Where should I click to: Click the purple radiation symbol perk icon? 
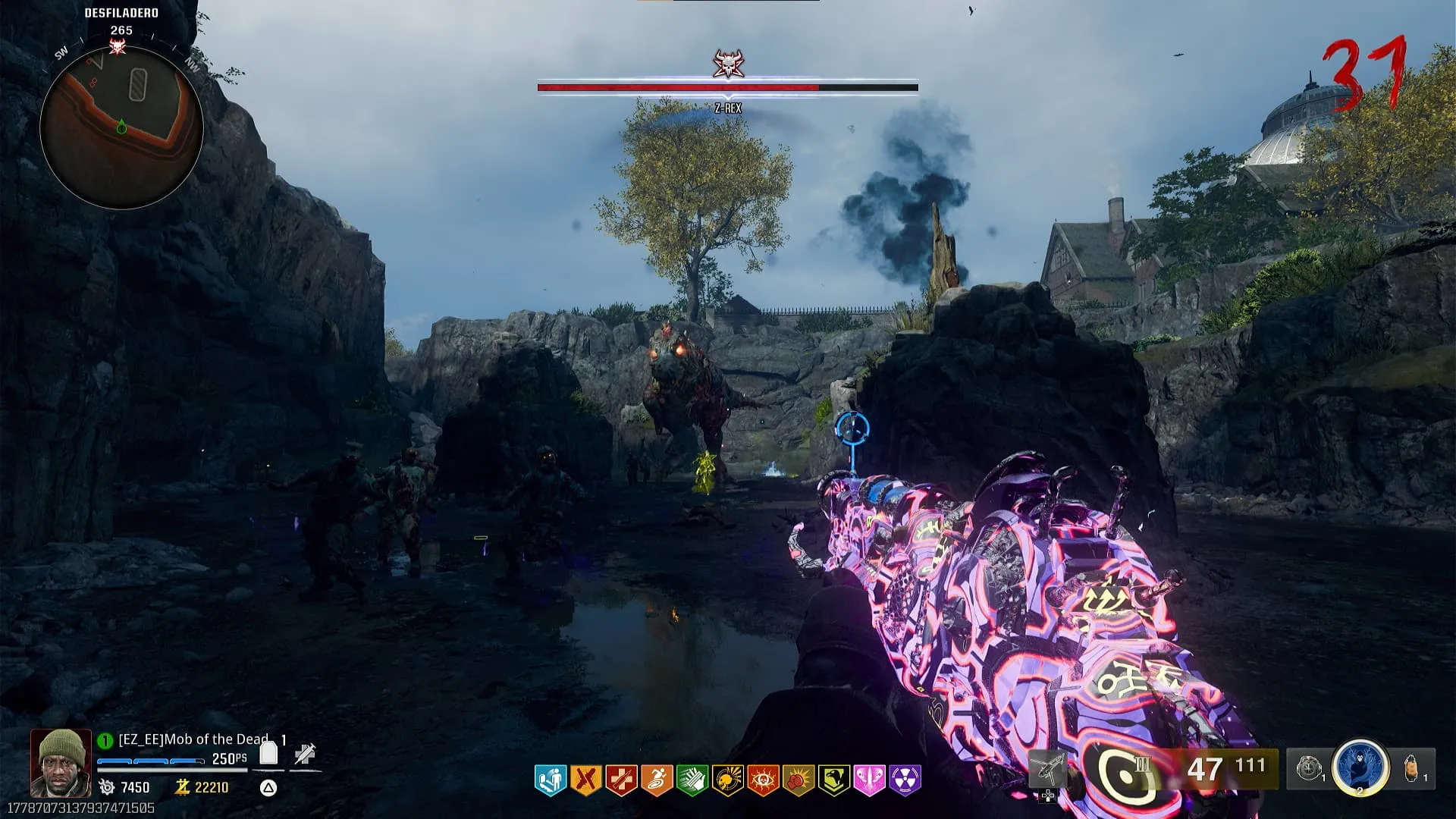(905, 780)
